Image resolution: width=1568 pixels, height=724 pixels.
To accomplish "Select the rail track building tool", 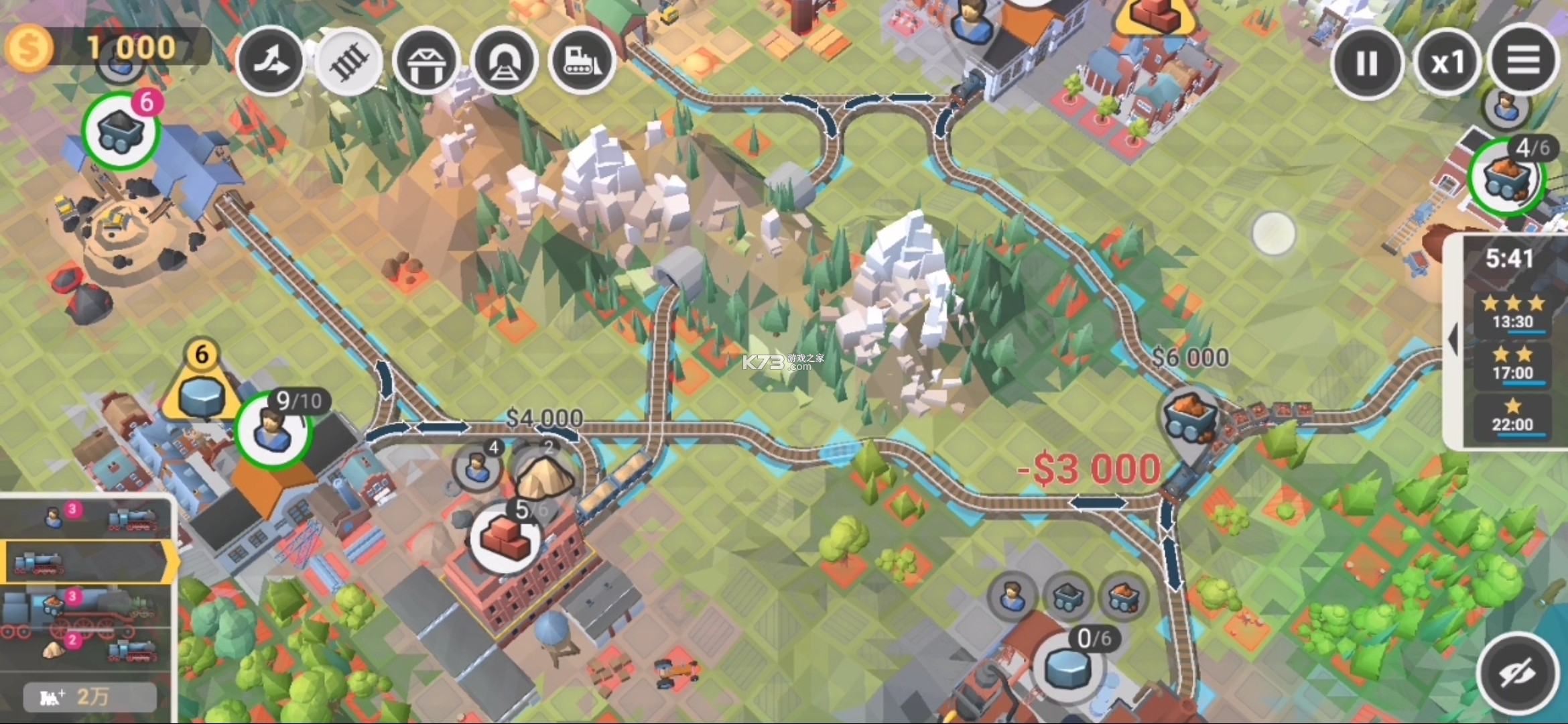I will tap(349, 61).
